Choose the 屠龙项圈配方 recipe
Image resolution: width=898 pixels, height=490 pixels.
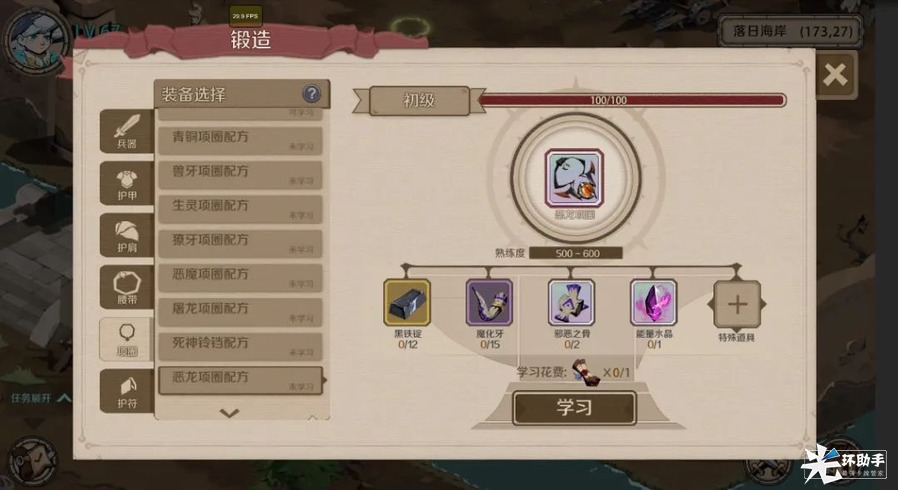(240, 312)
